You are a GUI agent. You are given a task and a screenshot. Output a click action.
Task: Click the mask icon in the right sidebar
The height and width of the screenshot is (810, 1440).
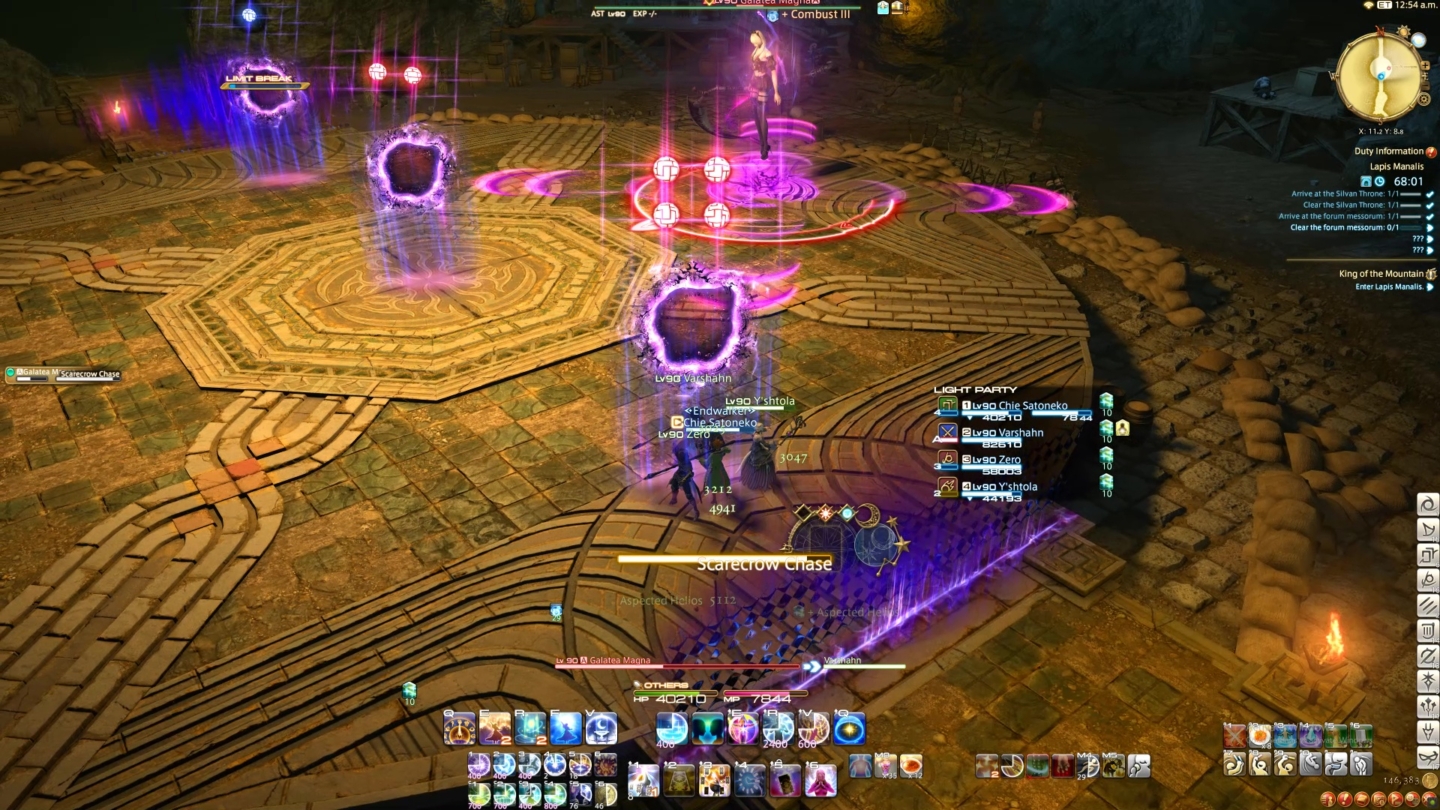coord(1427,756)
